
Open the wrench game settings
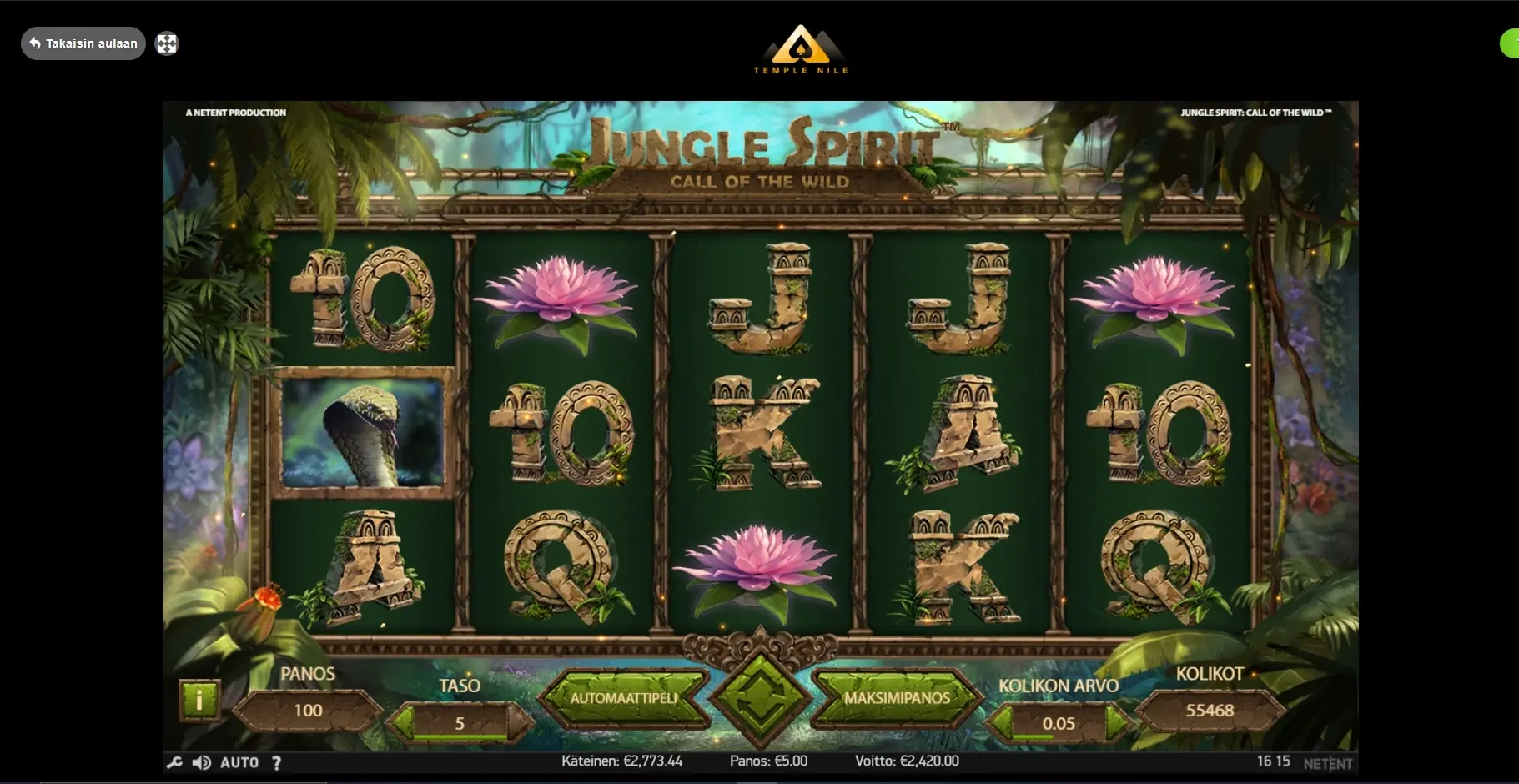(174, 762)
